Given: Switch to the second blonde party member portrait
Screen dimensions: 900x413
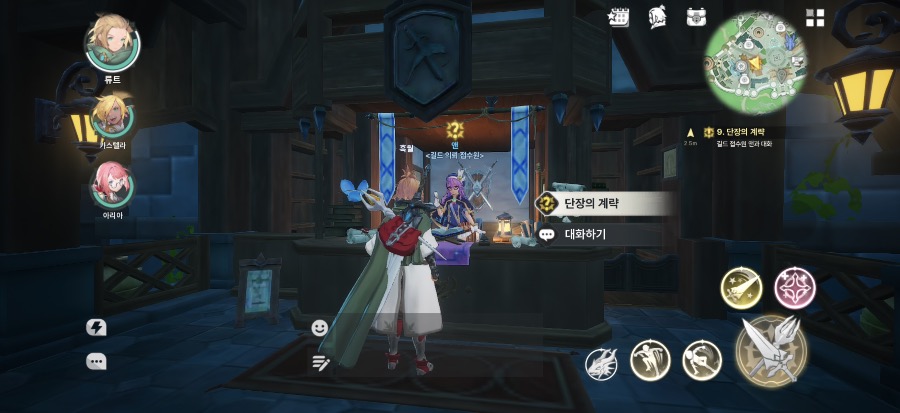Looking at the screenshot, I should 112,117.
